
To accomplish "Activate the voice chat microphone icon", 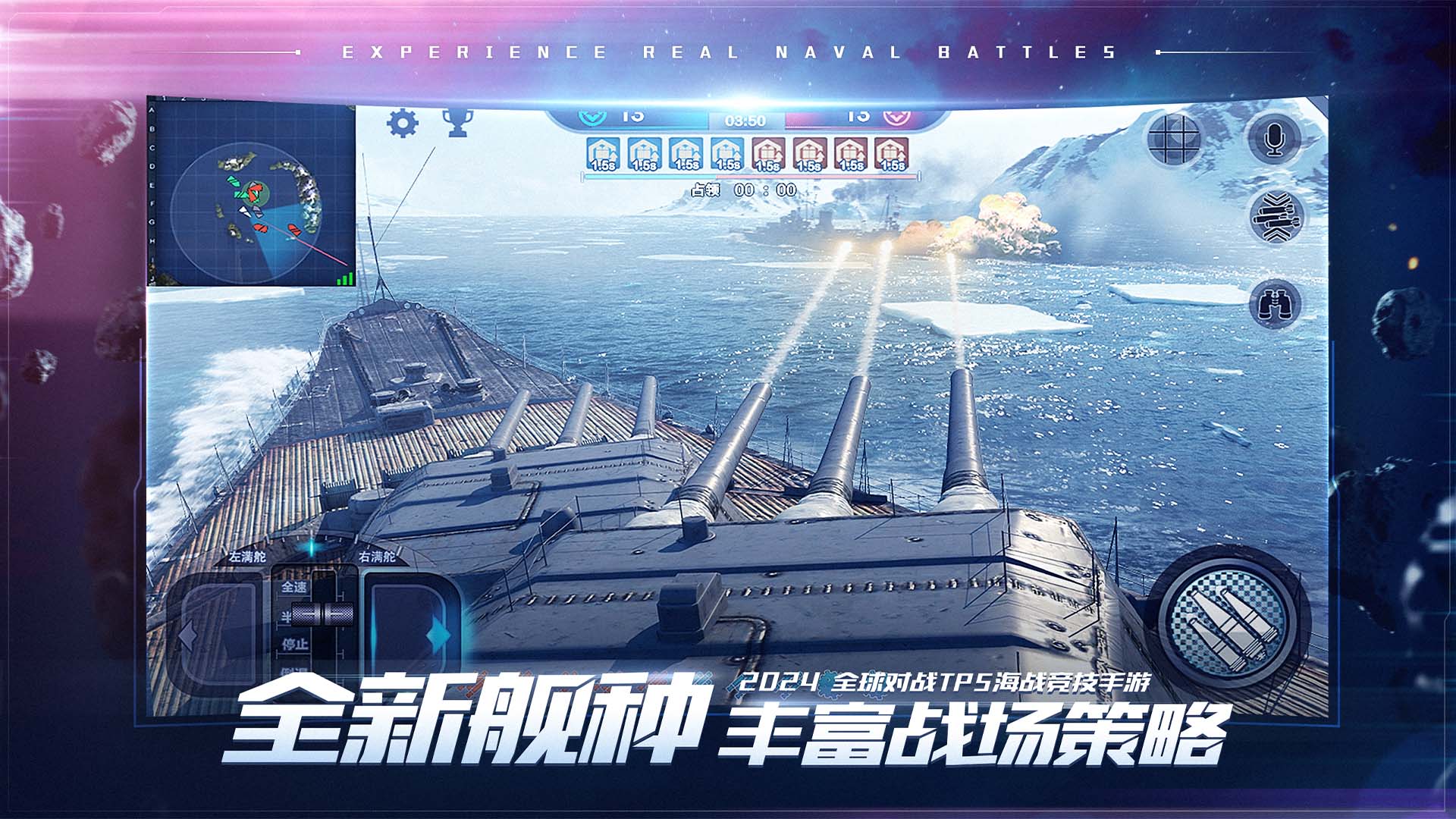I will click(x=1274, y=138).
